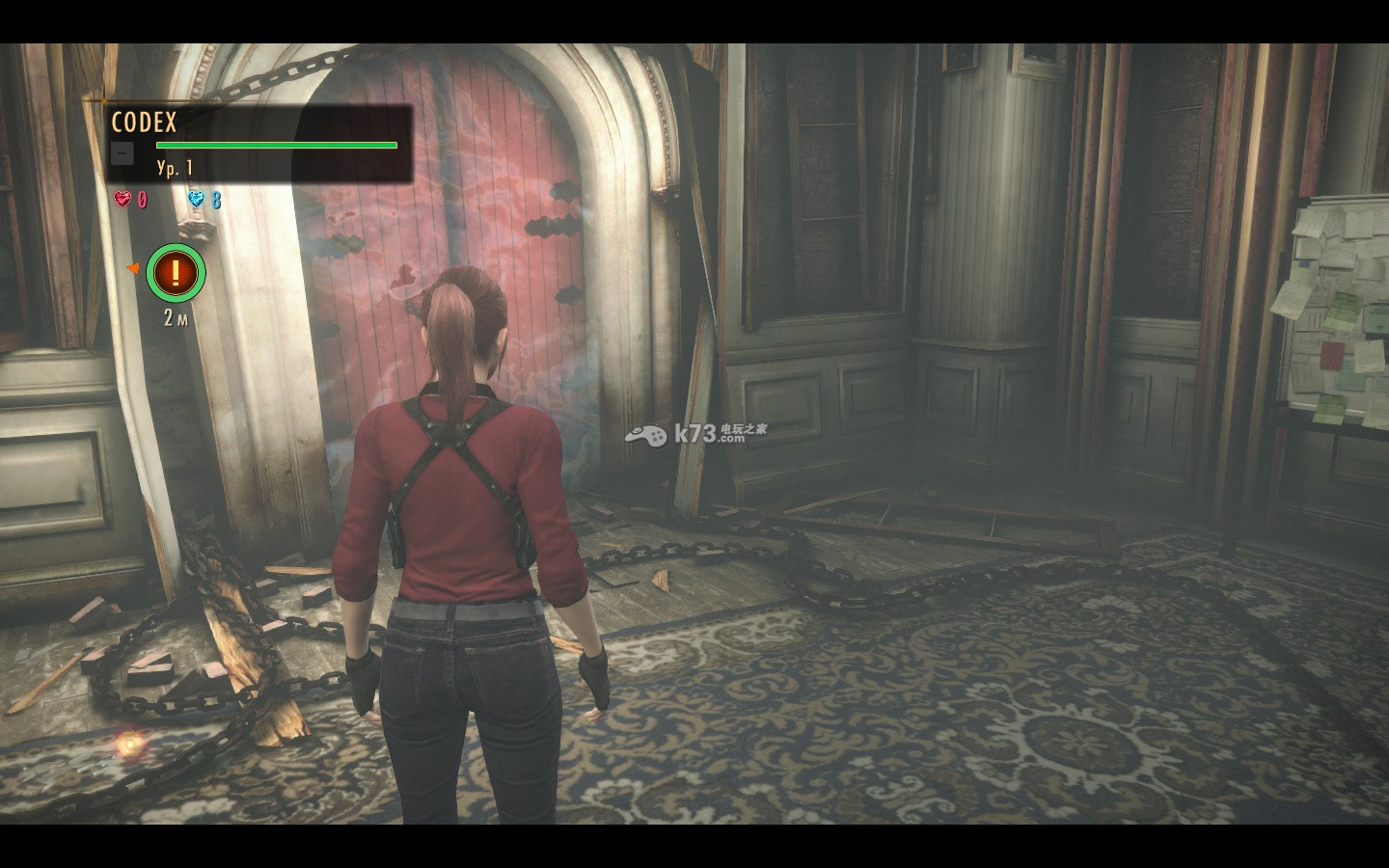Select the CODEX player name panel
Viewport: 1389px width, 868px height.
(x=259, y=143)
